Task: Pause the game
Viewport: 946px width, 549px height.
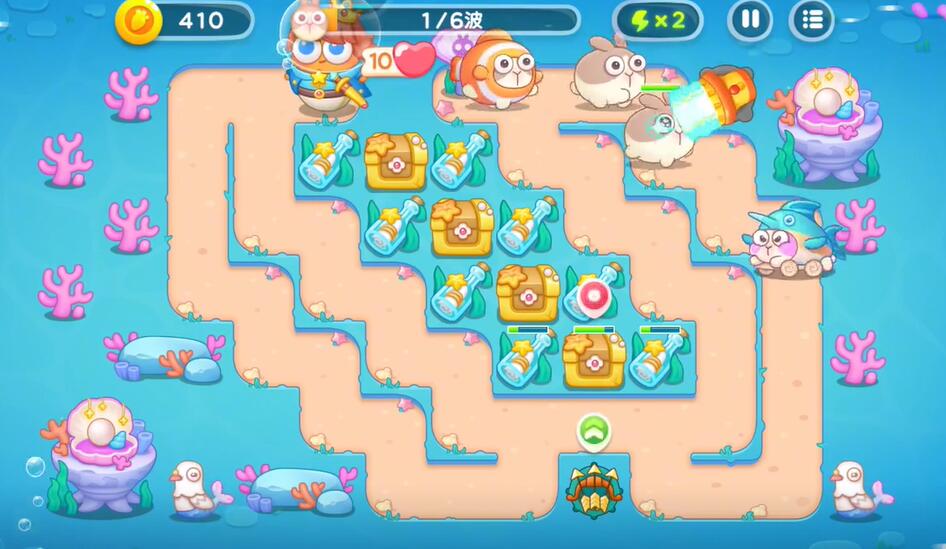Action: (x=749, y=20)
